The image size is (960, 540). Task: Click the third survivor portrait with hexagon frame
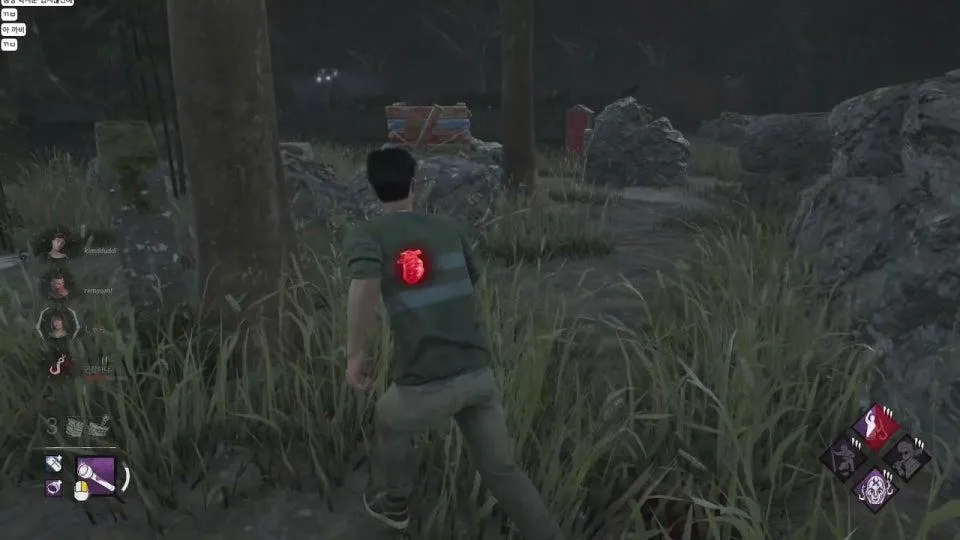[x=56, y=324]
